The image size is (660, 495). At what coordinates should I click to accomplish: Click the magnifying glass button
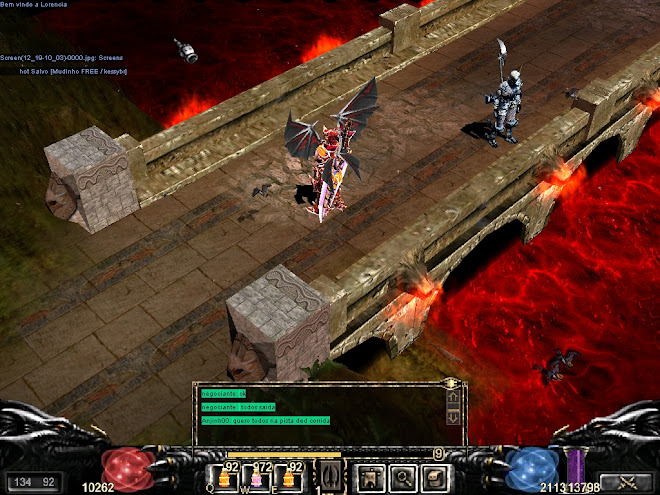(x=402, y=476)
